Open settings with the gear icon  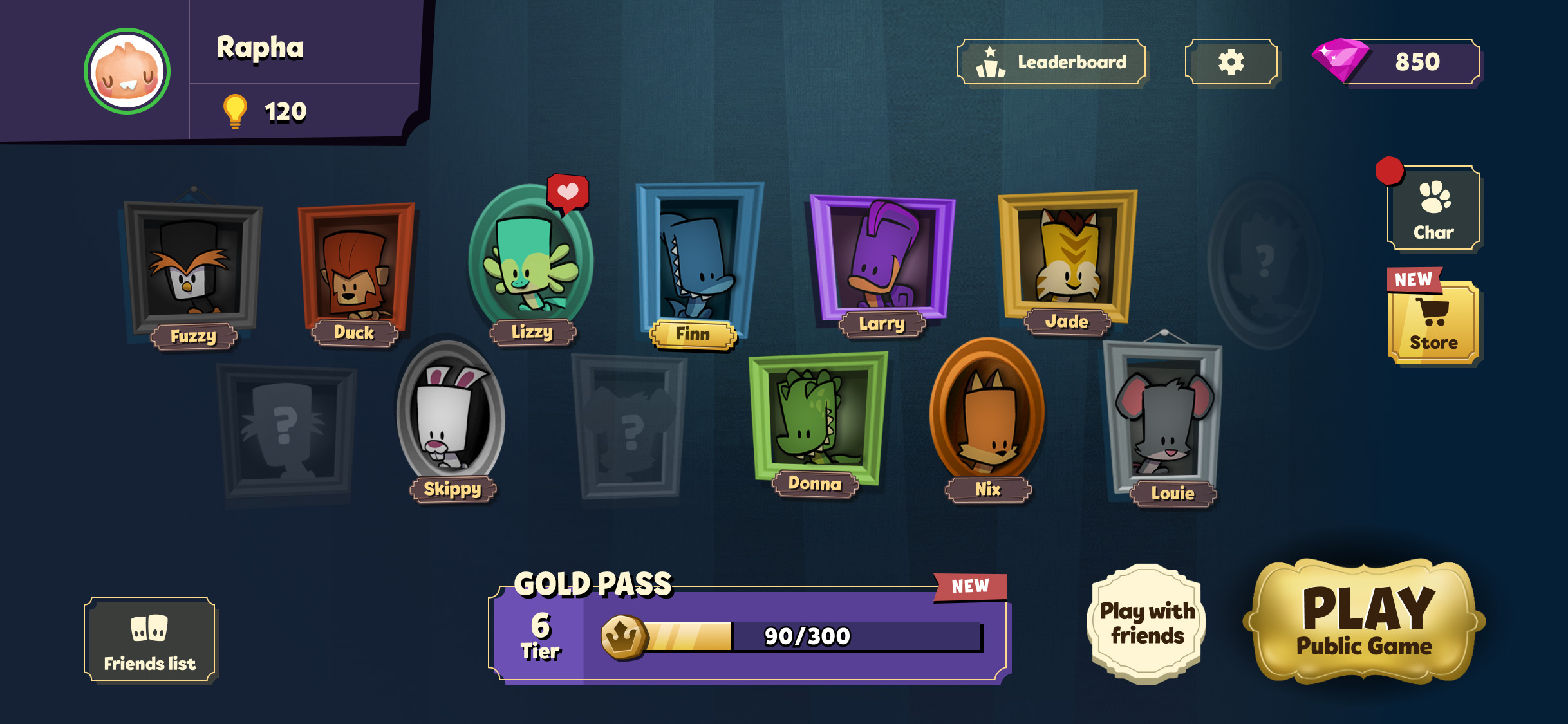click(1231, 62)
